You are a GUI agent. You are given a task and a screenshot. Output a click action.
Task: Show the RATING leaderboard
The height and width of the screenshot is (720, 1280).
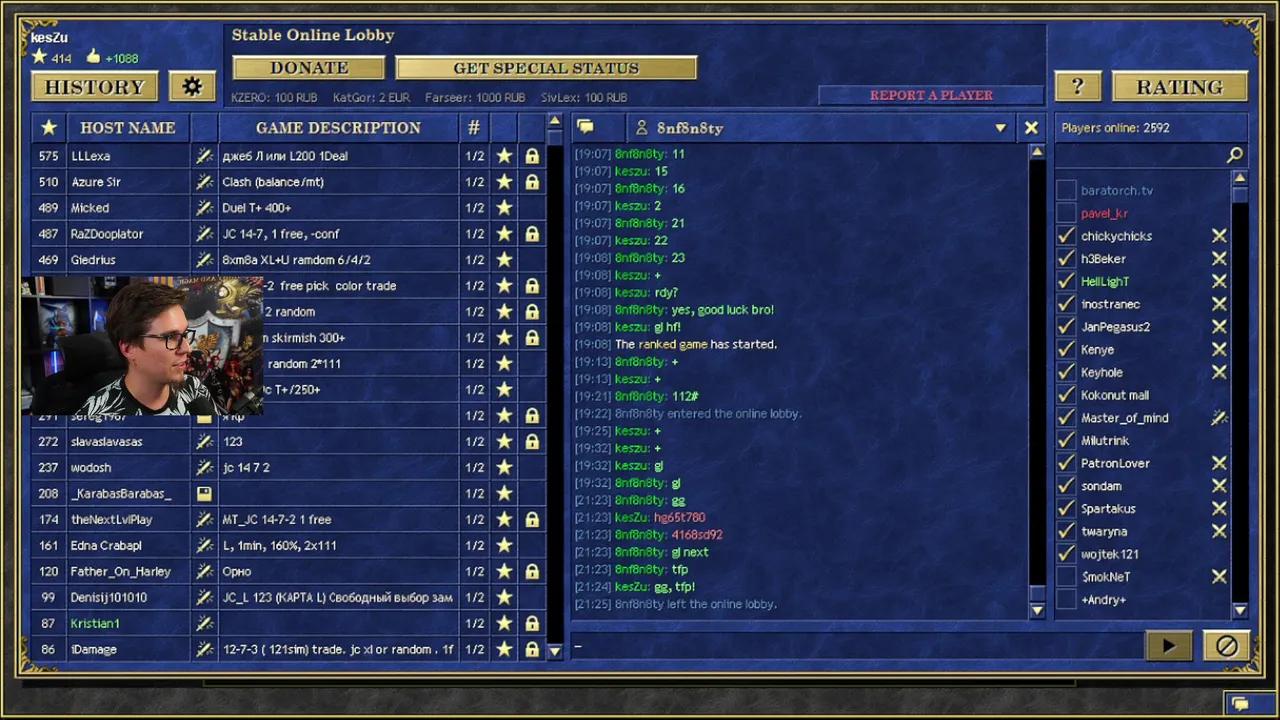[1180, 87]
